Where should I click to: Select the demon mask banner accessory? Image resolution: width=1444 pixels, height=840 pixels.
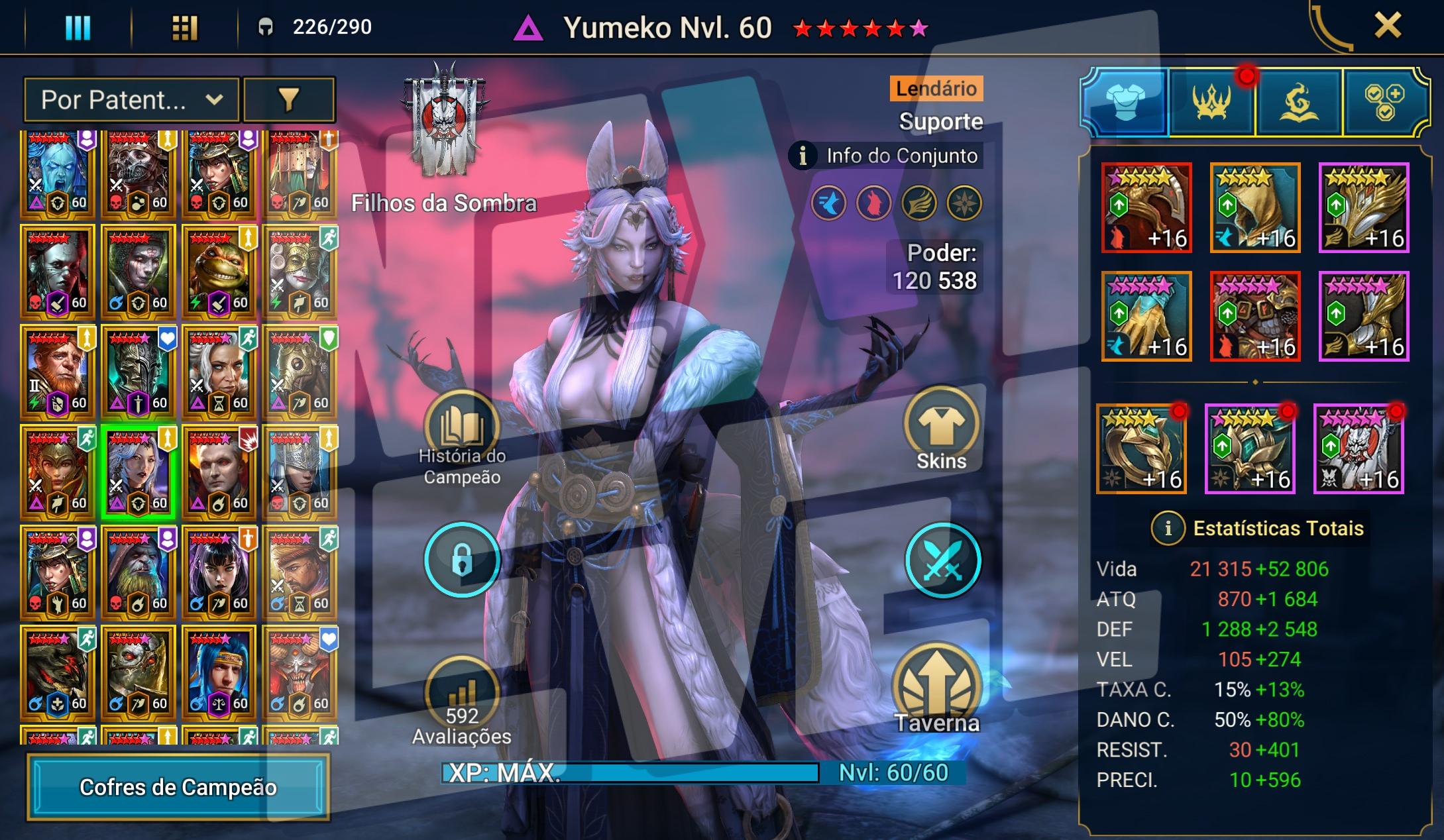tap(1359, 448)
